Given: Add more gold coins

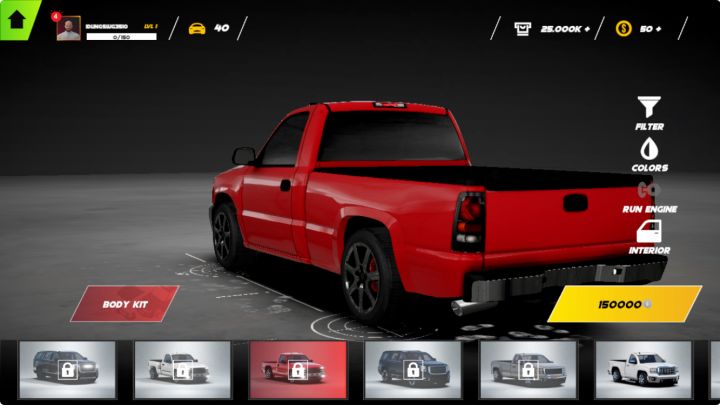Looking at the screenshot, I should pyautogui.click(x=657, y=28).
